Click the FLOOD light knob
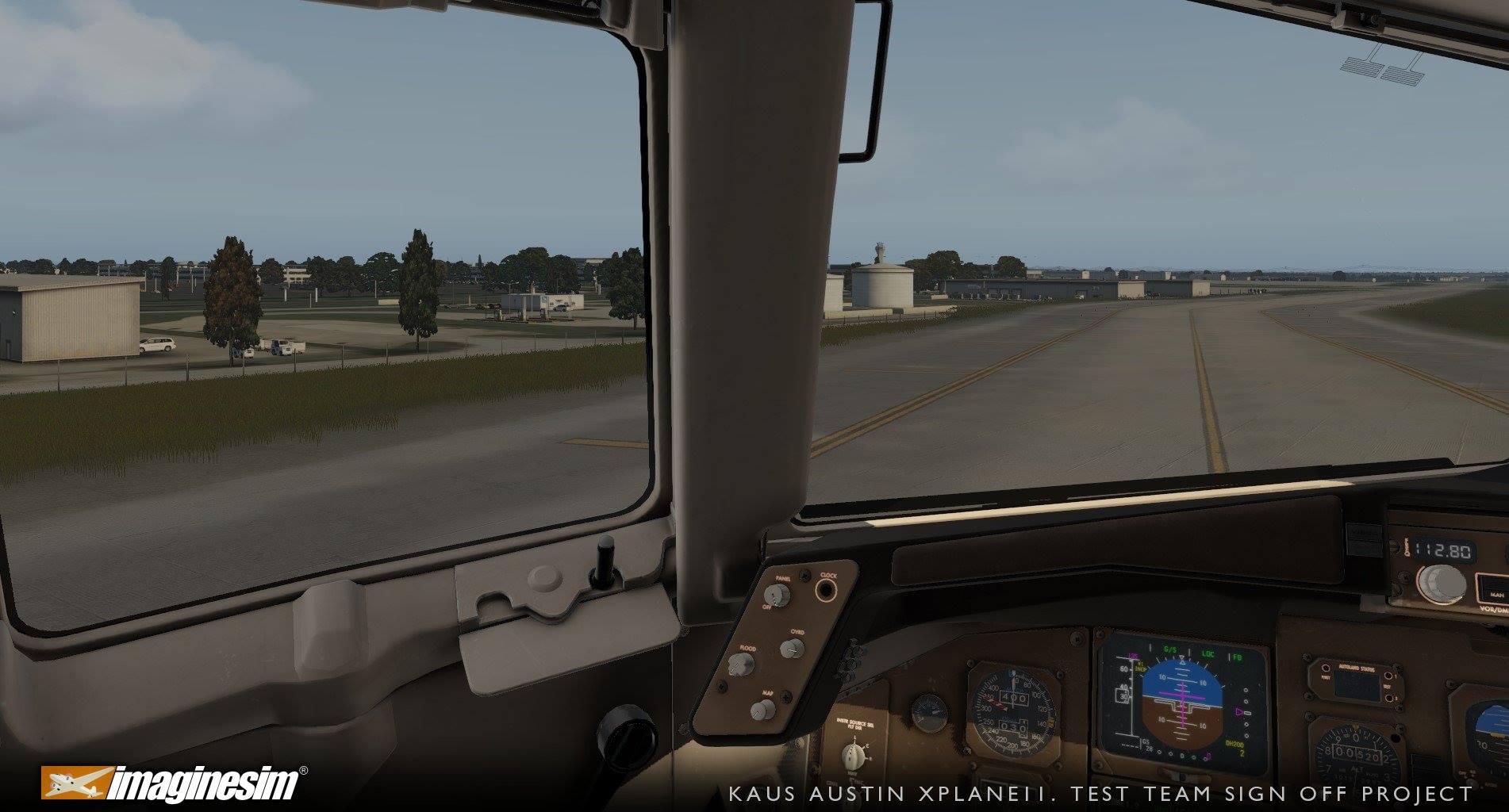Screen dimensions: 1509x812 (743, 665)
